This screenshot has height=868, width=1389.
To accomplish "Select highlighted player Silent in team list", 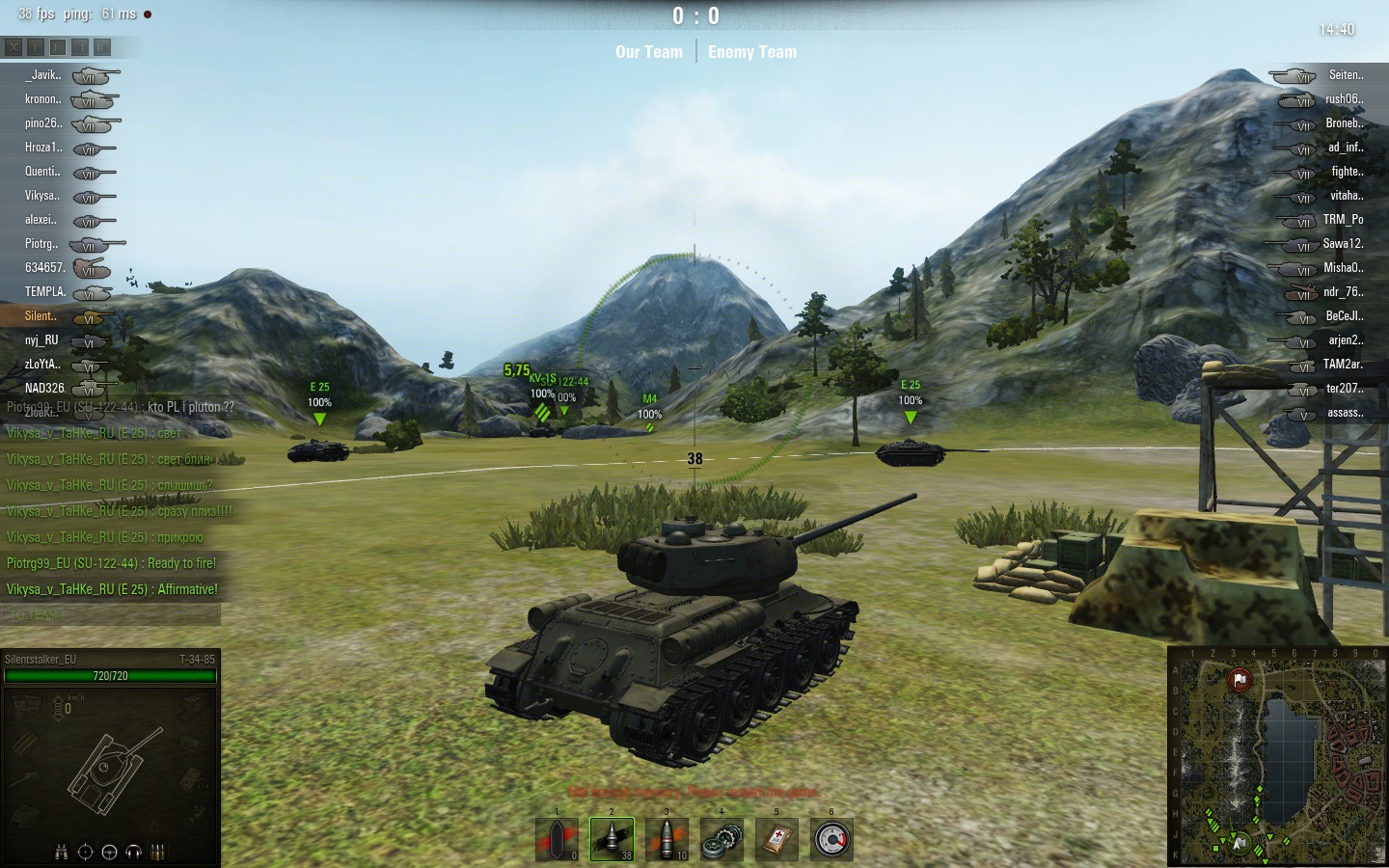I will 41,316.
